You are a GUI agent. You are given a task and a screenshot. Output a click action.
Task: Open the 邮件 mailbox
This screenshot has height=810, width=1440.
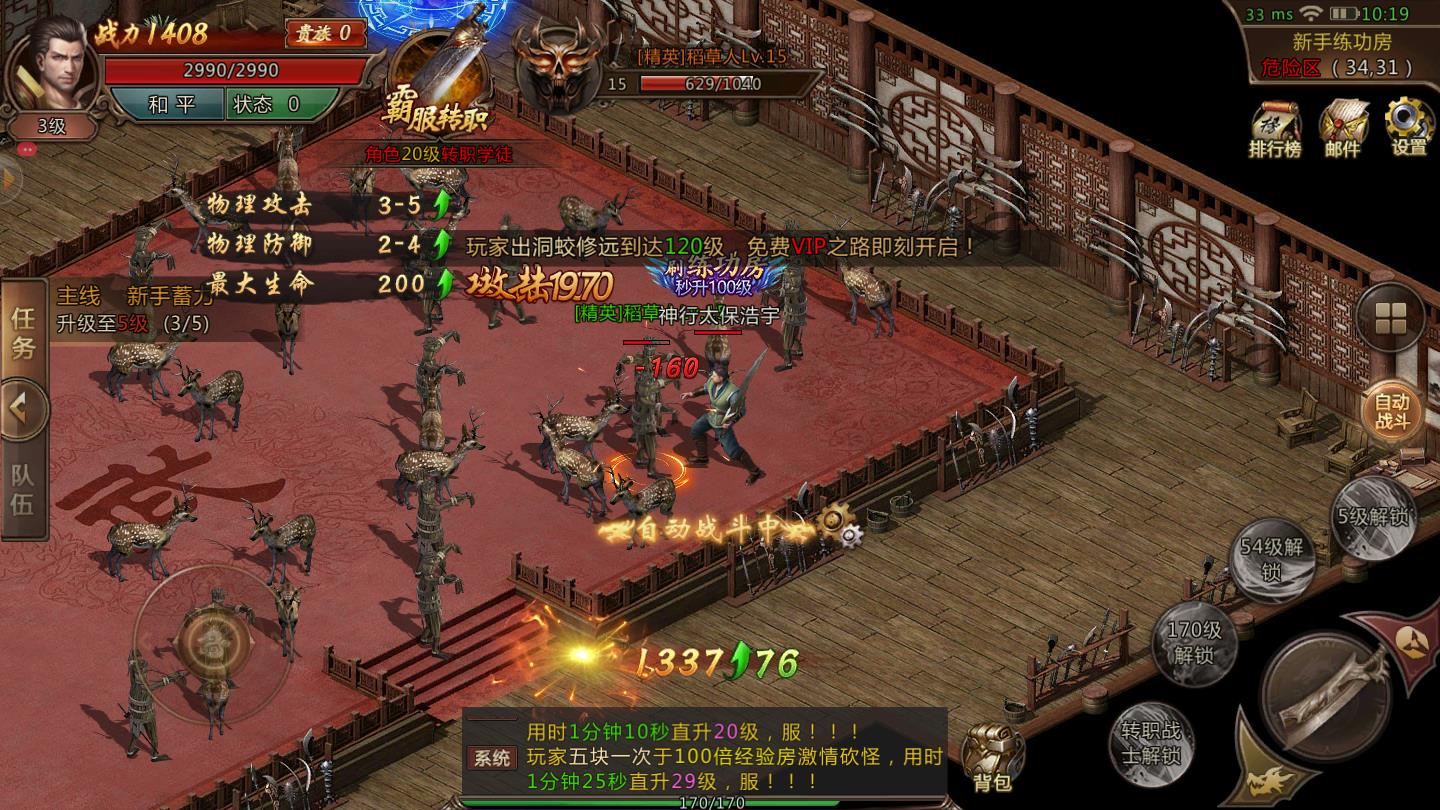coord(1342,127)
